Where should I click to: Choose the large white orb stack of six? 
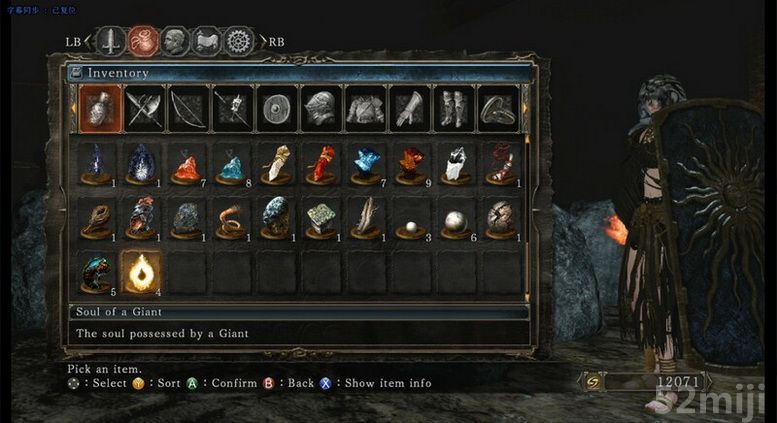(x=456, y=217)
